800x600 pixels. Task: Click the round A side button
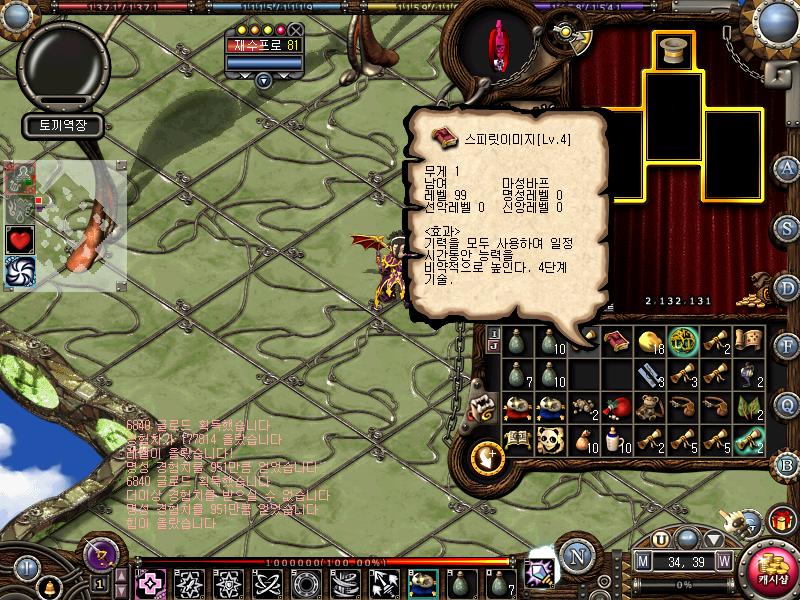(788, 167)
